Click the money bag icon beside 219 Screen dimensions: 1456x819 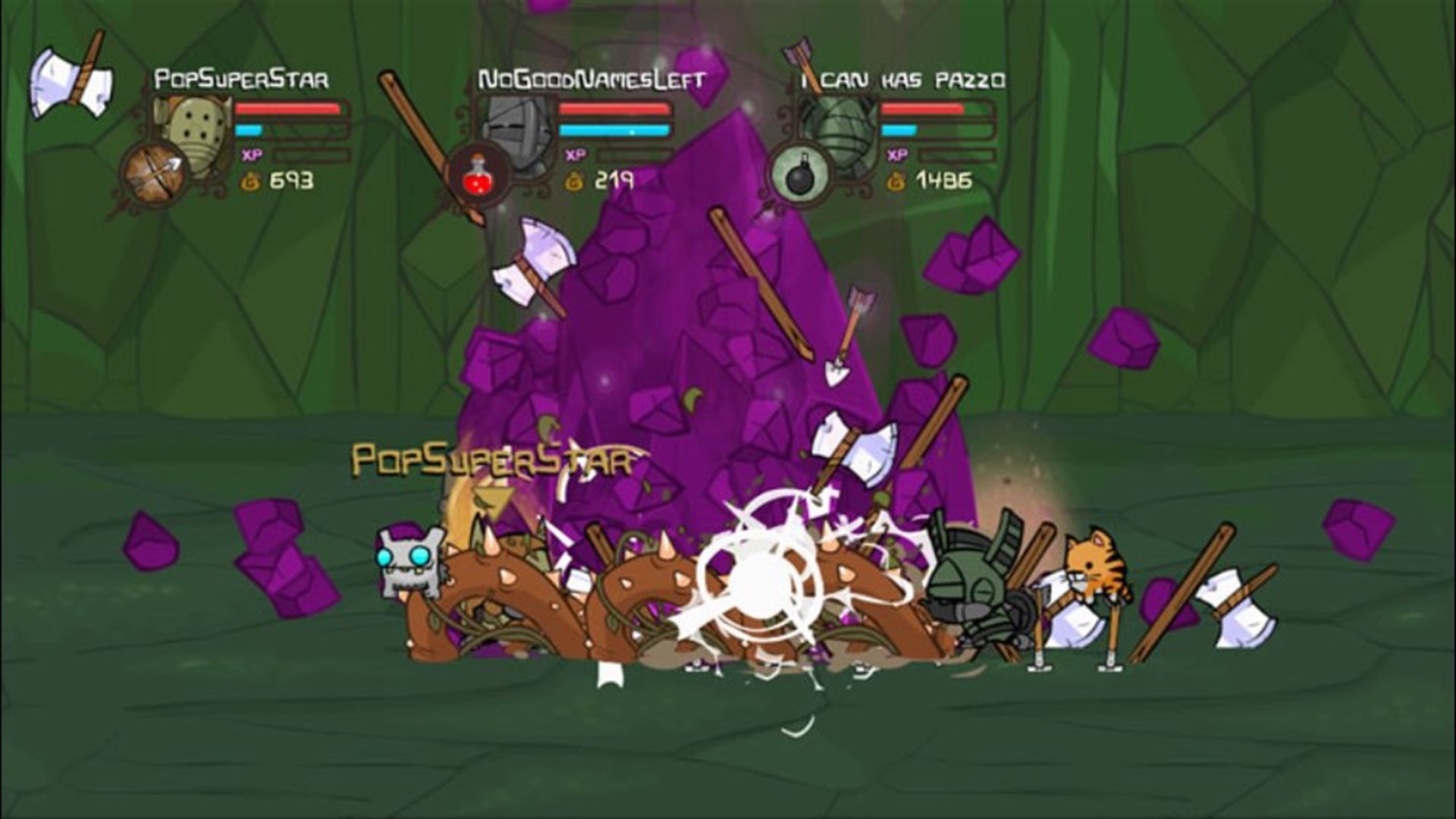575,180
